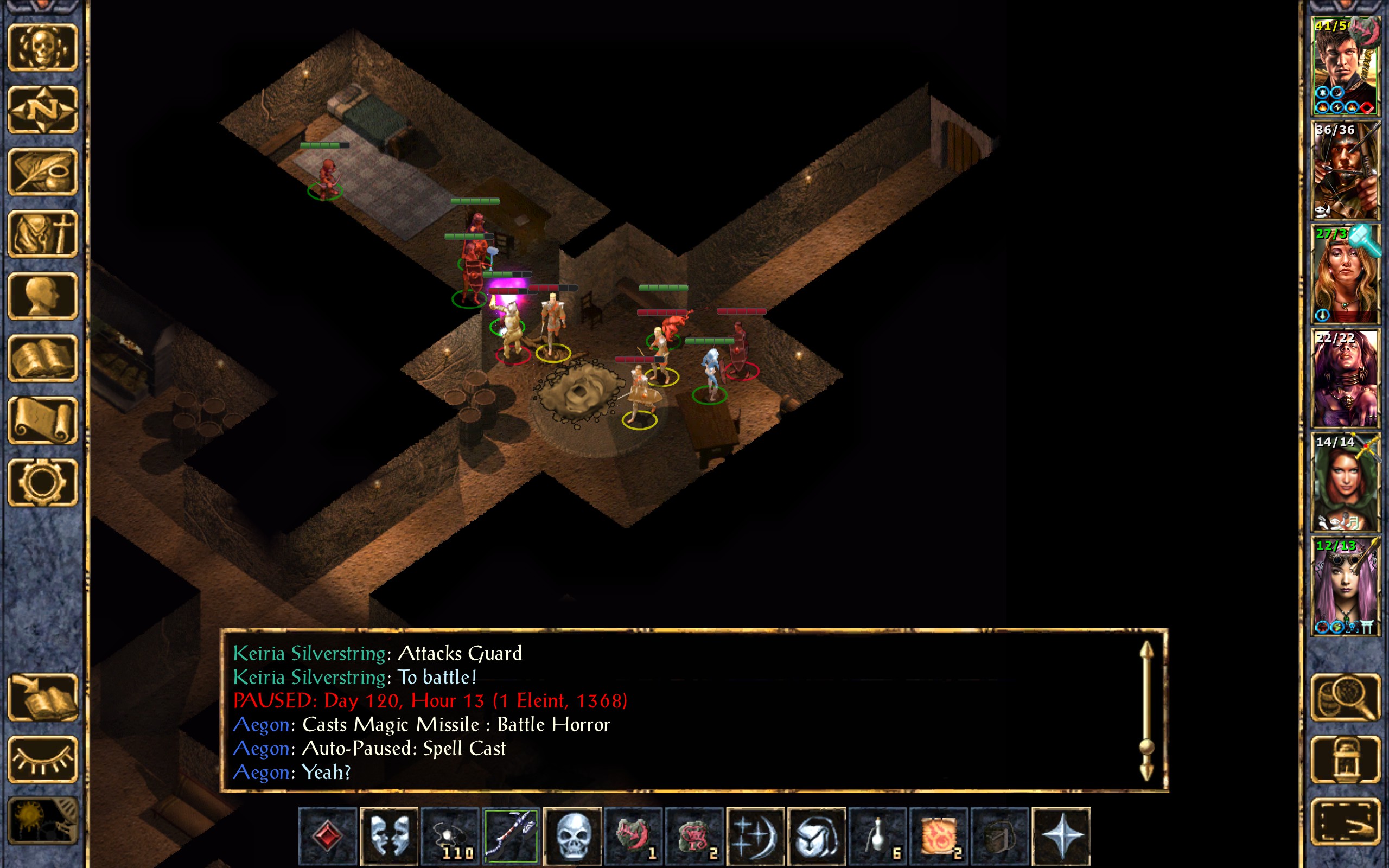Open the mage spellbook via the open-book icon

[x=42, y=358]
